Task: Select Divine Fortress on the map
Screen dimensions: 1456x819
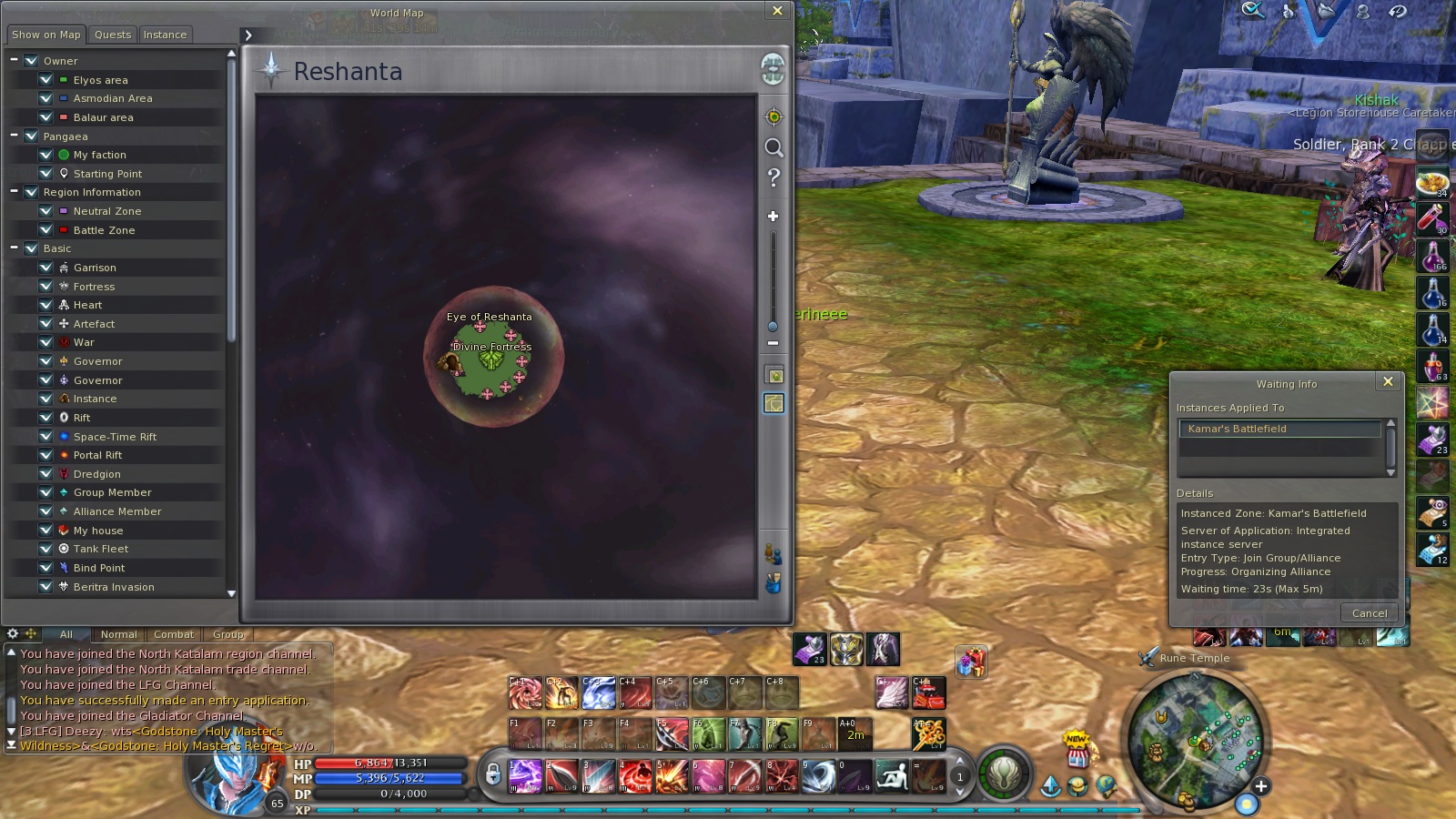Action: click(x=491, y=359)
